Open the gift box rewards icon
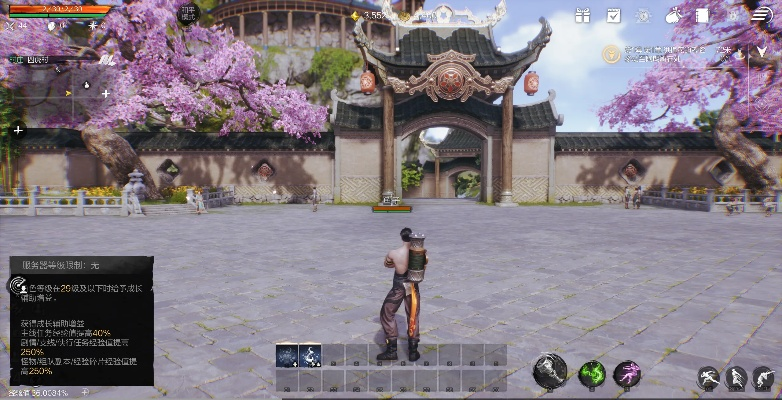This screenshot has width=782, height=400. tap(583, 16)
